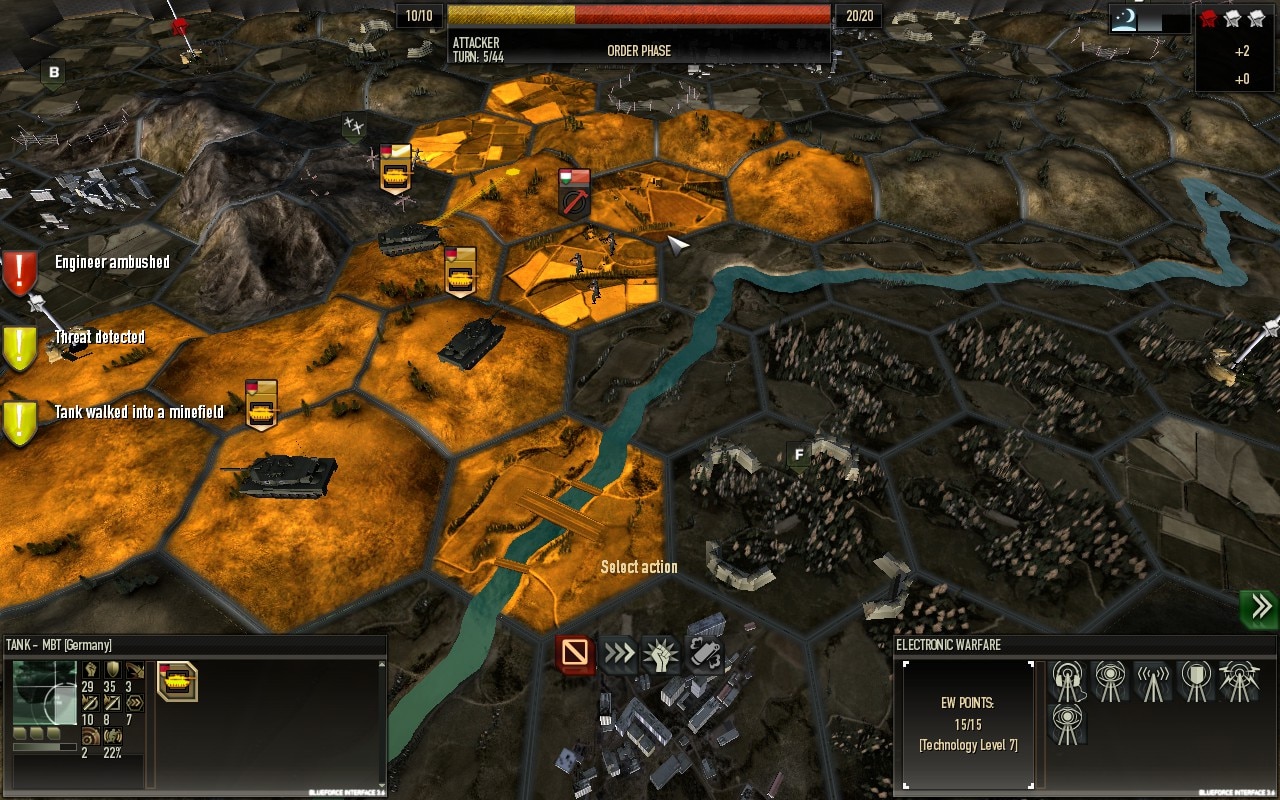
Task: Trigger the lightning tower electronic warfare ability
Action: pyautogui.click(x=1239, y=682)
